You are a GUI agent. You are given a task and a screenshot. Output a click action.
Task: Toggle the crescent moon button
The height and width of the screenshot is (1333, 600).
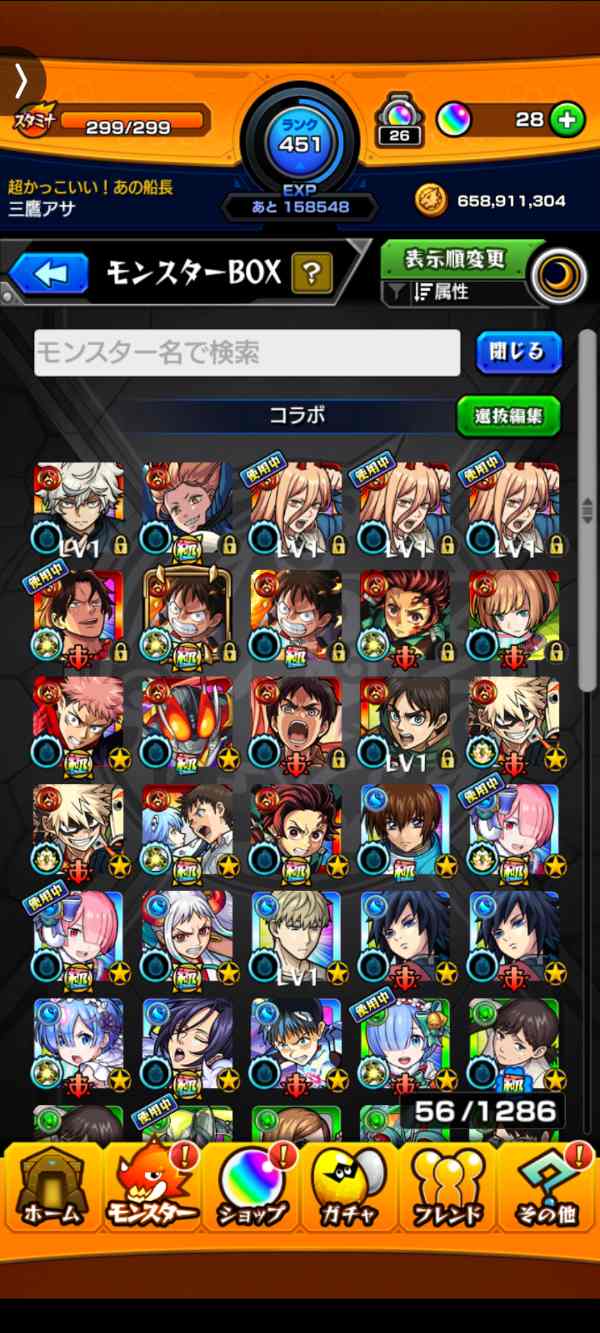pyautogui.click(x=559, y=276)
